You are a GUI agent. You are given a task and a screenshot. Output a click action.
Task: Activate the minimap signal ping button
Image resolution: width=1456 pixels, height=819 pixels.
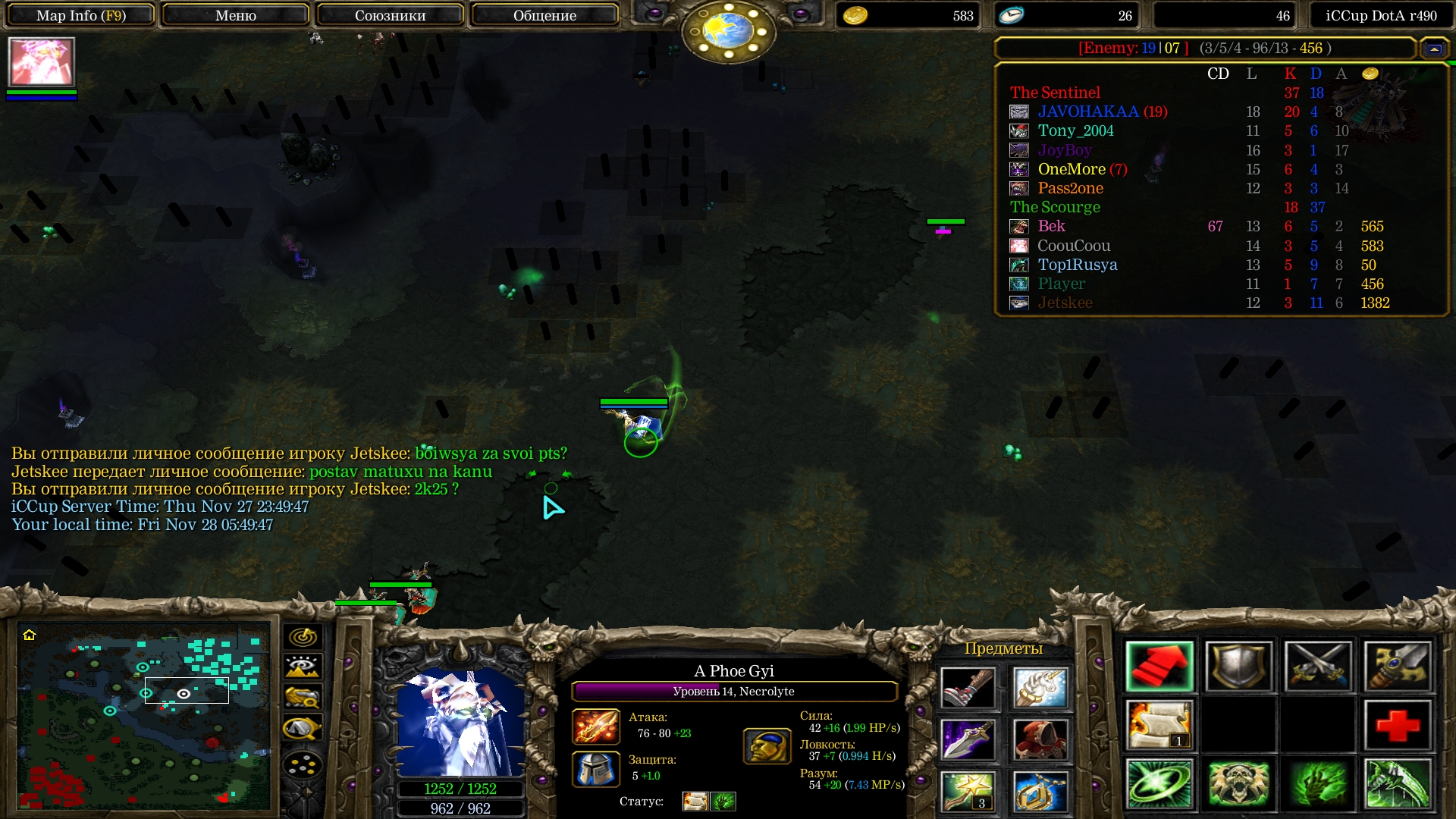[303, 637]
